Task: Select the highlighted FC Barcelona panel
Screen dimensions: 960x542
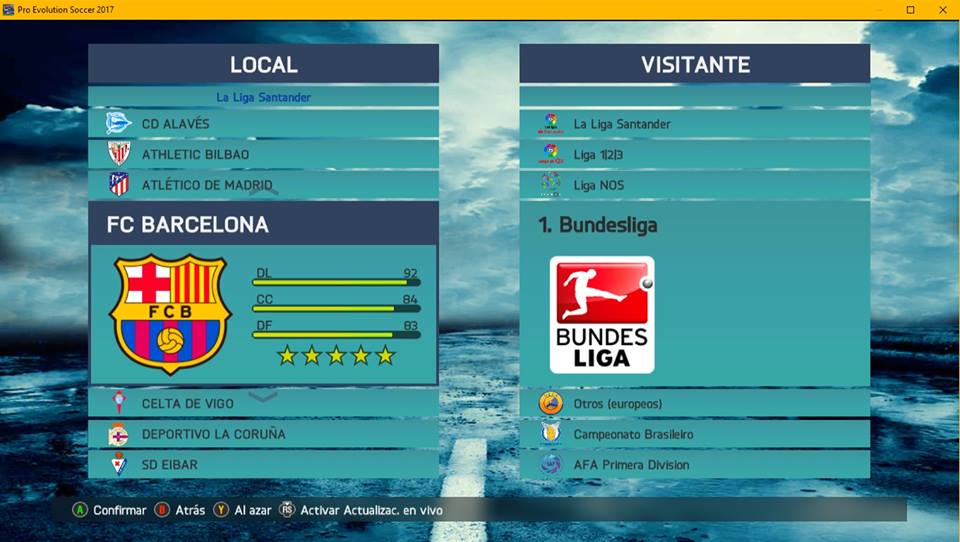Action: [263, 293]
